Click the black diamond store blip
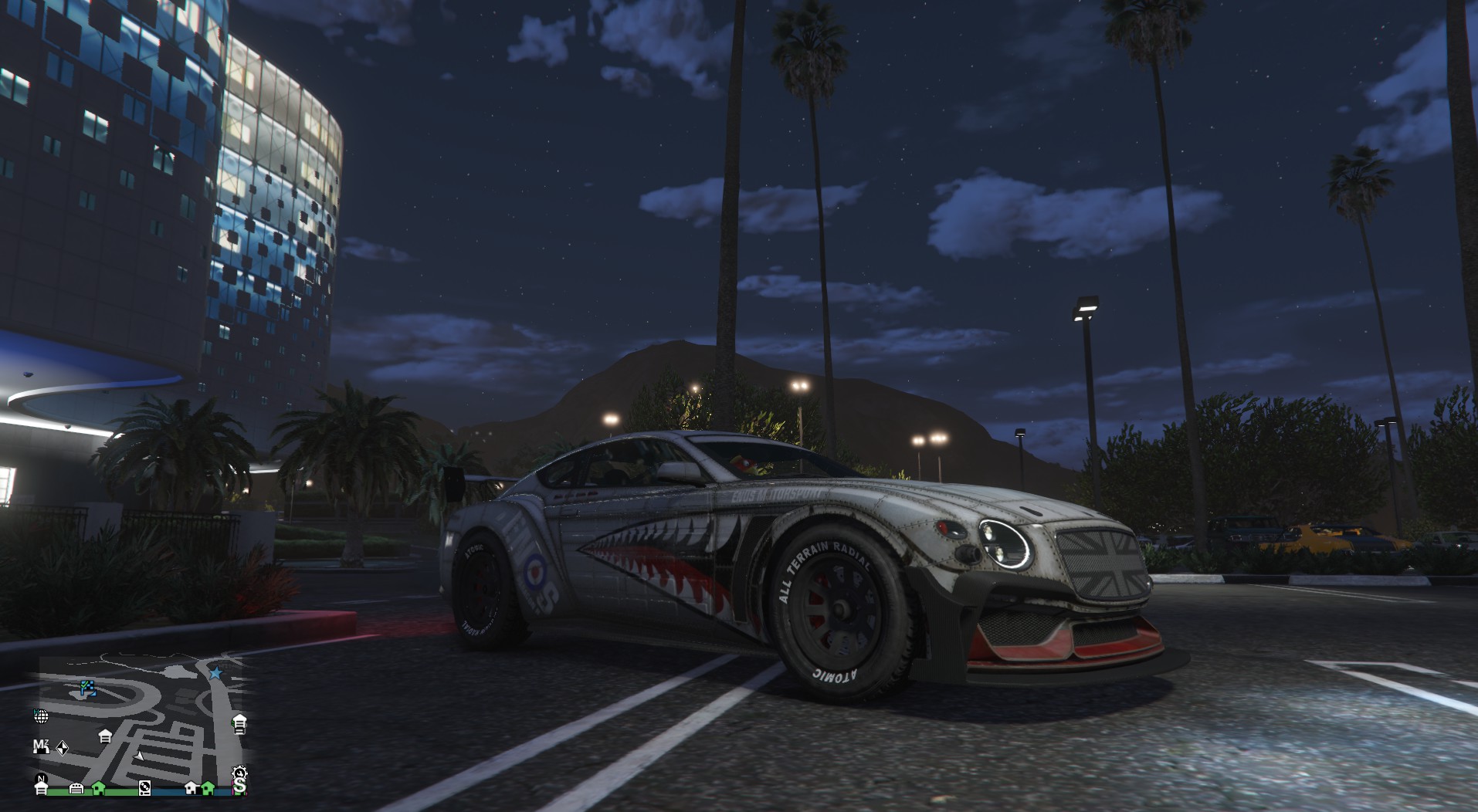The width and height of the screenshot is (1478, 812). 63,748
